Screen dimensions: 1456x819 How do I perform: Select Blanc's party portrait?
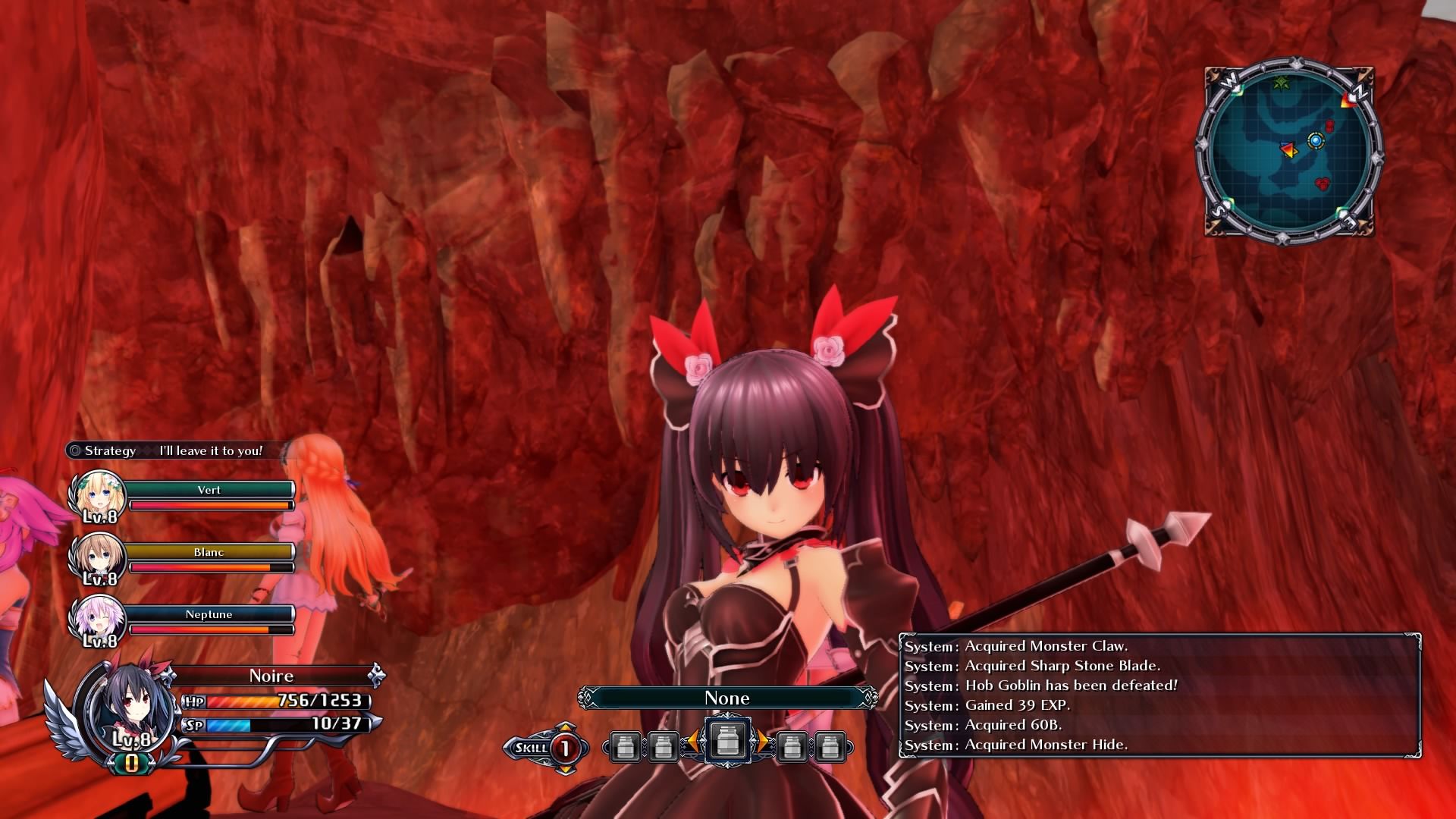(x=98, y=559)
